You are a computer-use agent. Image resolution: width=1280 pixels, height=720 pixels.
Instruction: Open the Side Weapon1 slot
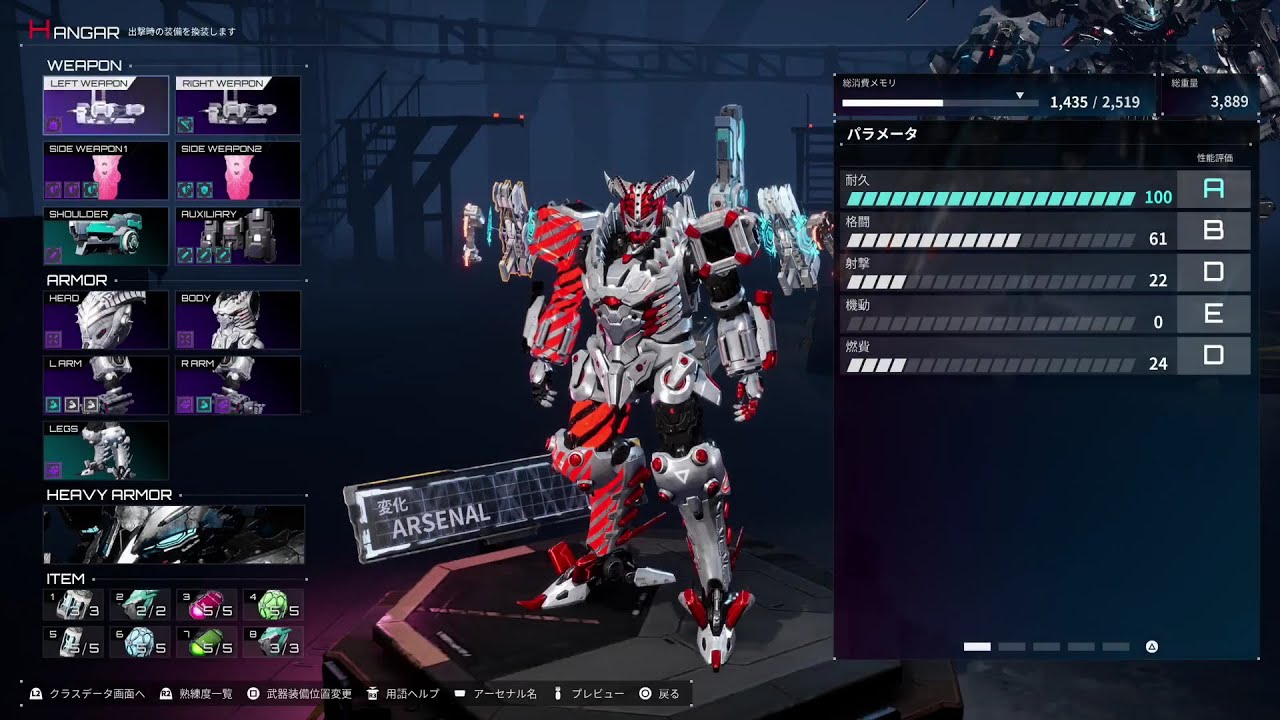tap(106, 171)
